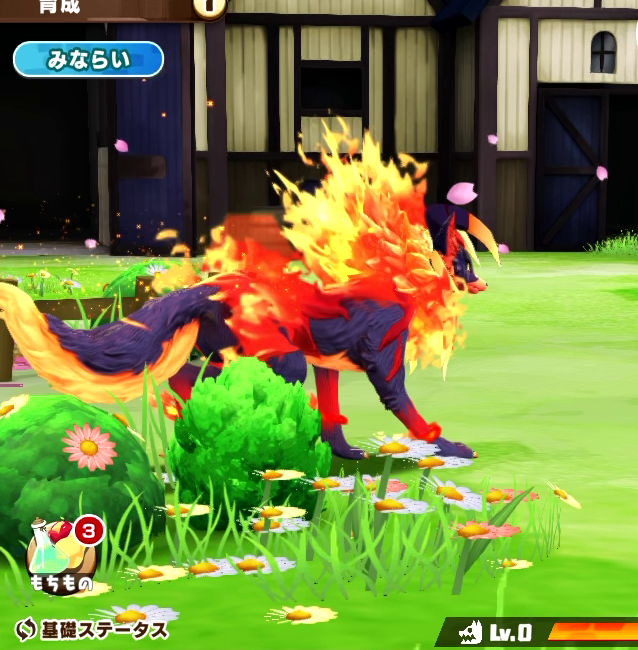This screenshot has height=650, width=638.
Task: Open the info icon in the 育成 header
Action: [210, 6]
